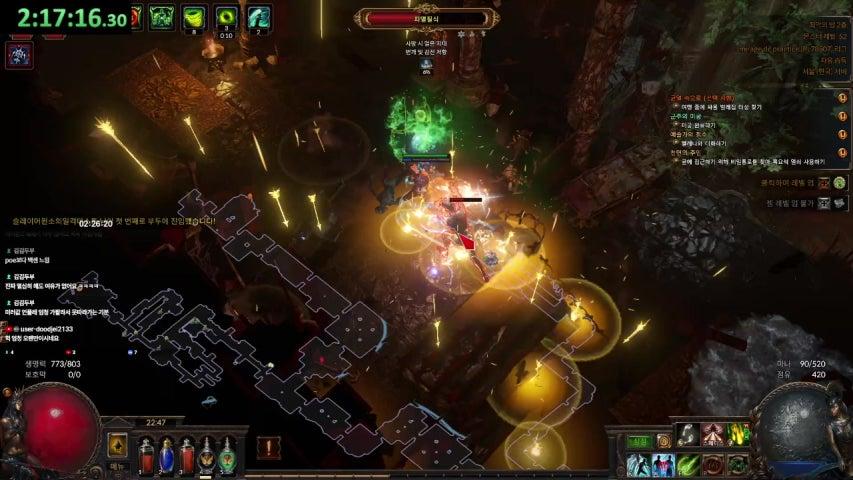This screenshot has height=480, width=853.
Task: Open the orange spiral skill button
Action: coord(664,441)
